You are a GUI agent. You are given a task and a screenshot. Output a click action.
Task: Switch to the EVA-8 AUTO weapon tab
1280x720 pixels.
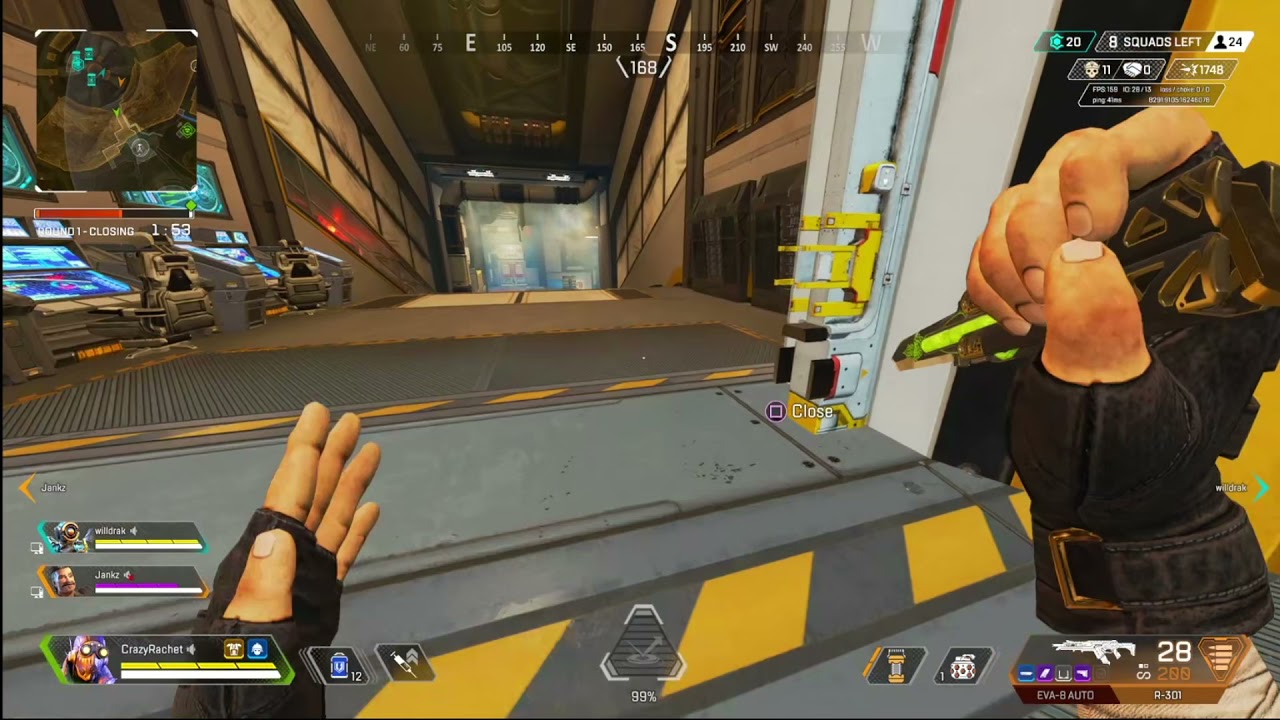pyautogui.click(x=1065, y=693)
